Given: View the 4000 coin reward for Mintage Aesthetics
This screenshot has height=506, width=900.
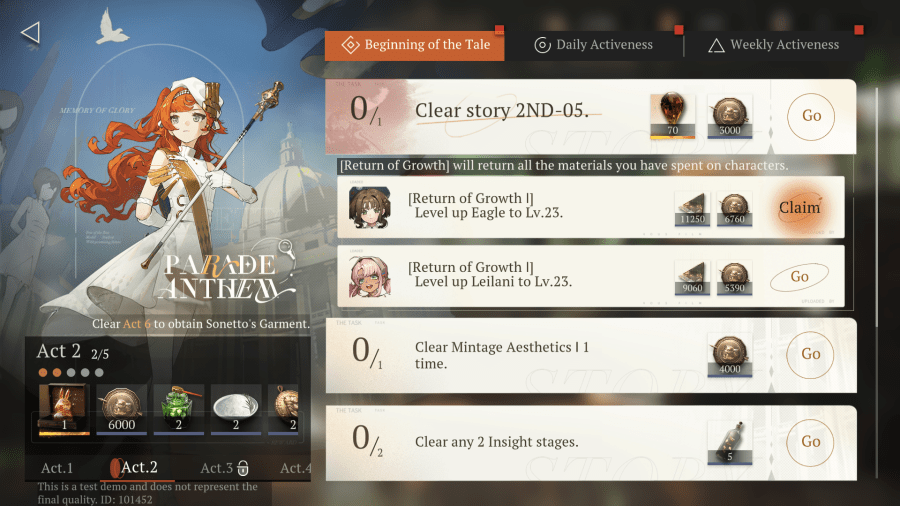Looking at the screenshot, I should pos(729,355).
